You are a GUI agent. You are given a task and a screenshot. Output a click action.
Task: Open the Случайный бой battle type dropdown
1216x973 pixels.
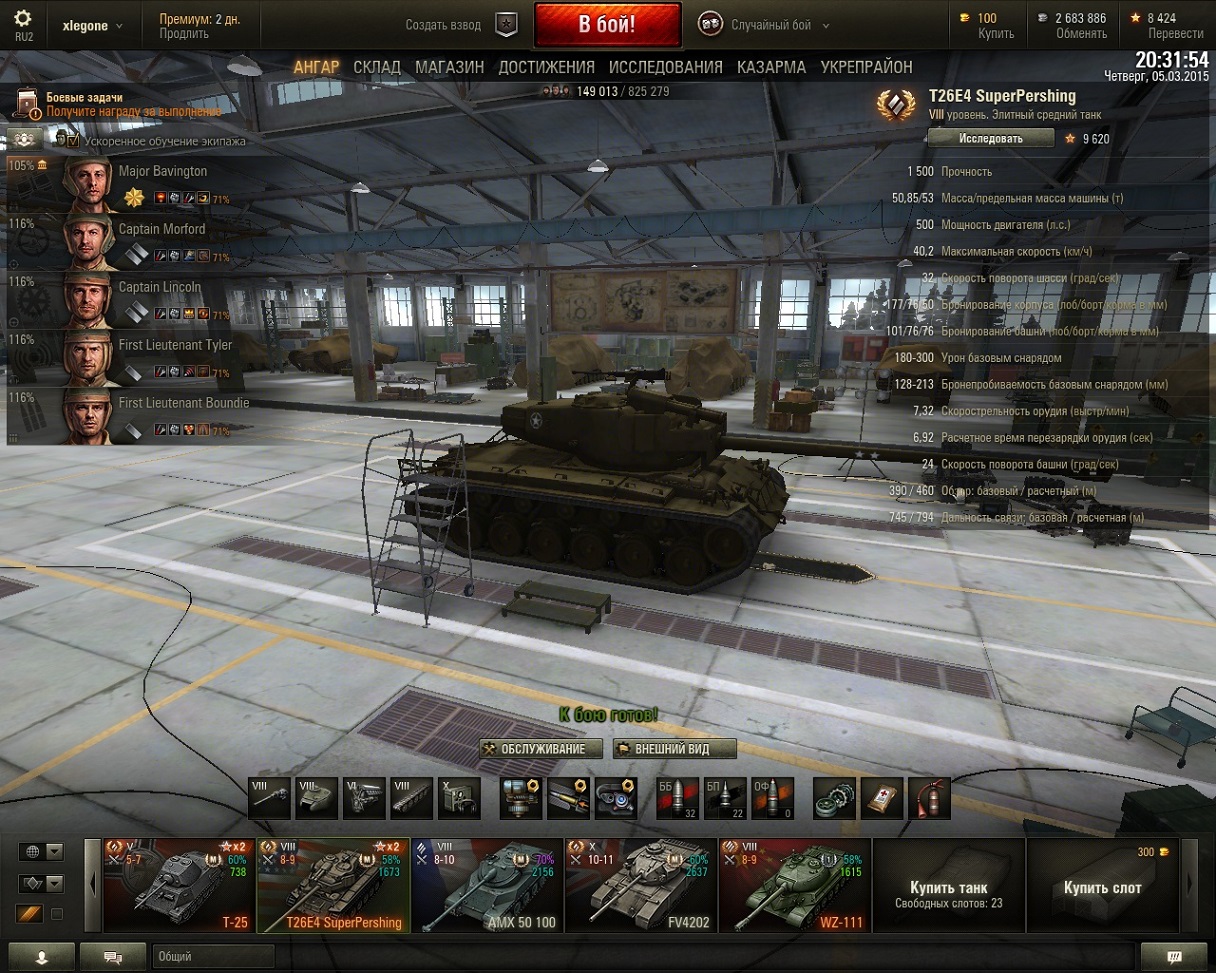coord(770,25)
